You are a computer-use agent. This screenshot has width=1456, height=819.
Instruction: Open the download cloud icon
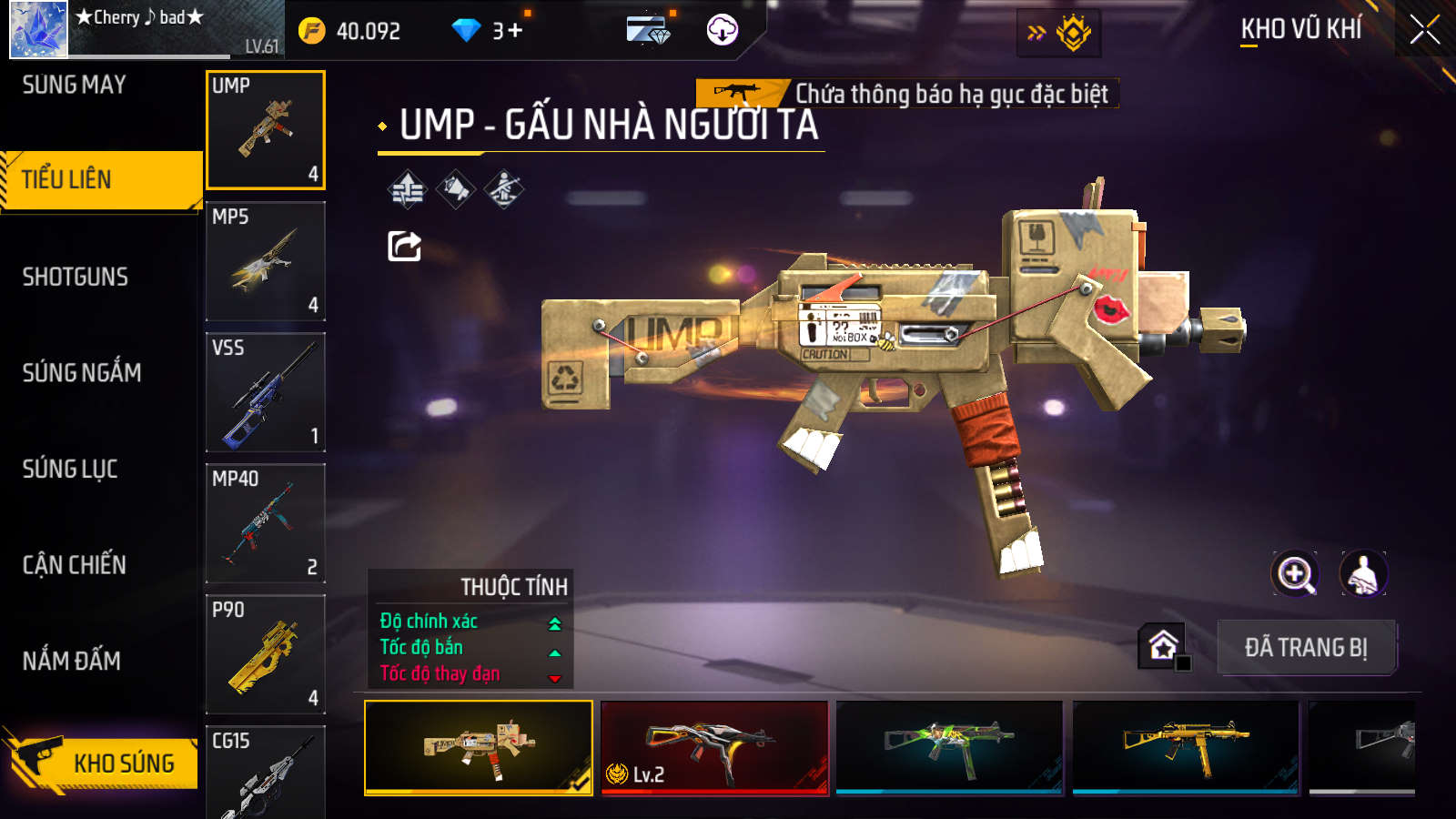point(723,30)
